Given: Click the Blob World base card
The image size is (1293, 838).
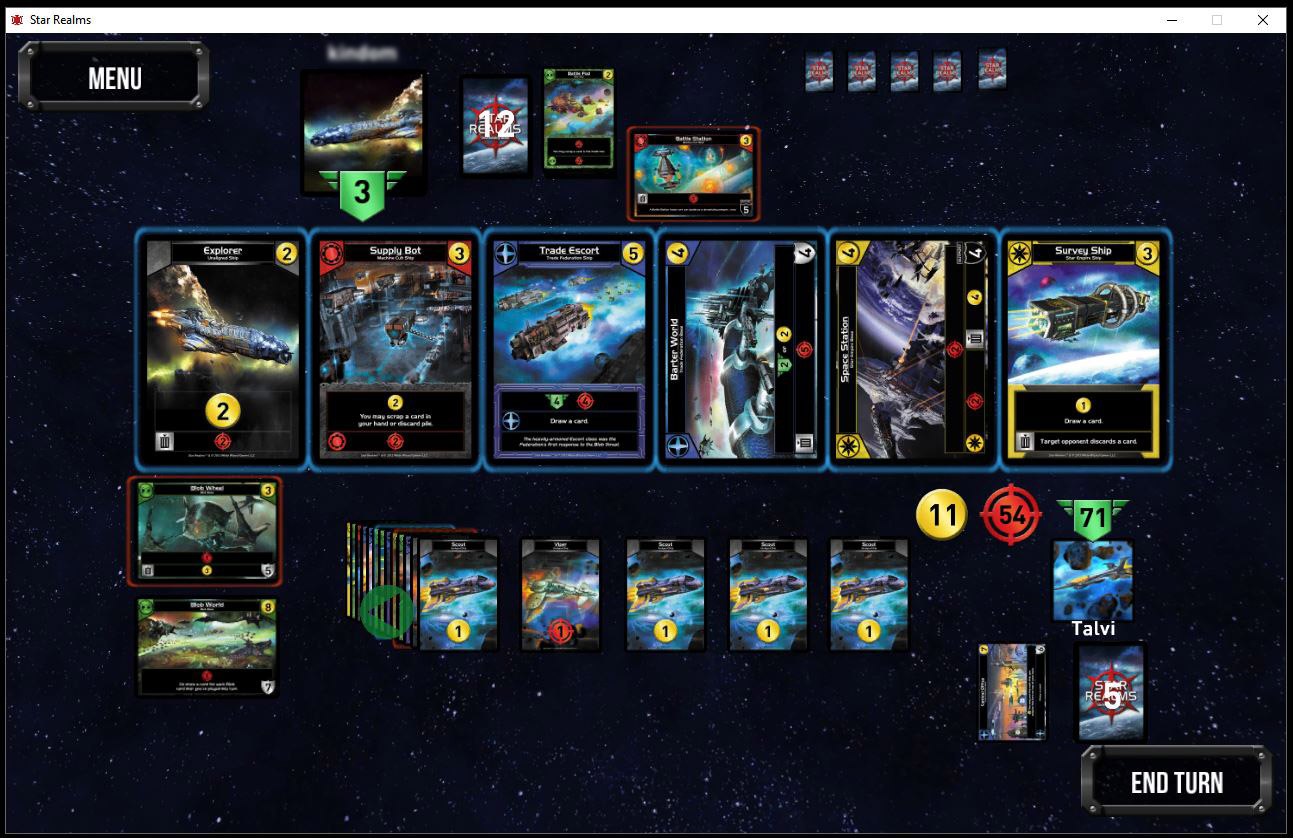Looking at the screenshot, I should pyautogui.click(x=206, y=646).
